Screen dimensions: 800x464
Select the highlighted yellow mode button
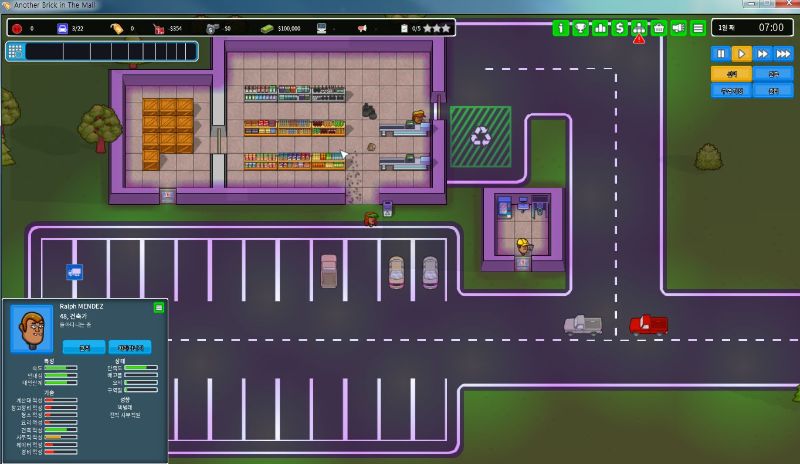(x=731, y=74)
